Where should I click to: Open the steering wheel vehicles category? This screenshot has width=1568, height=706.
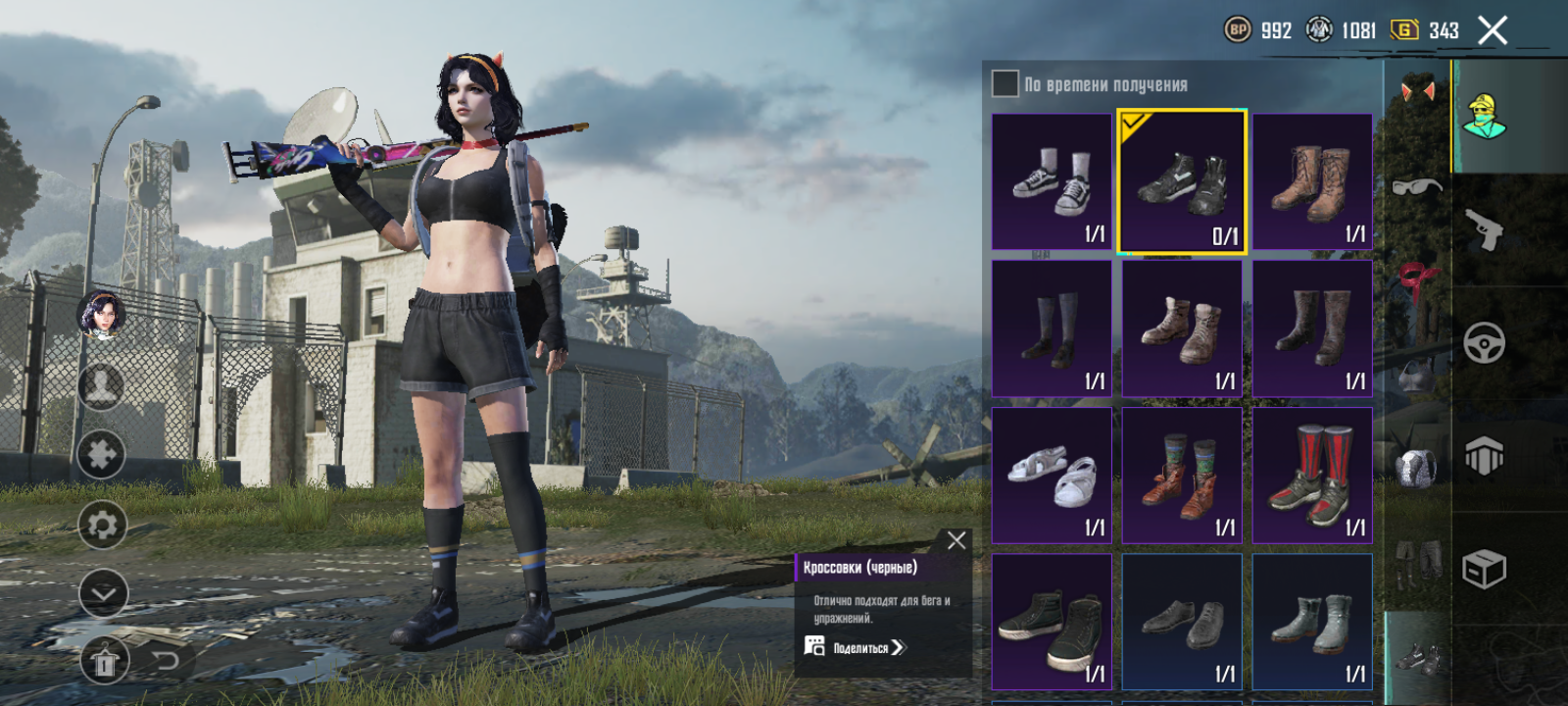[x=1485, y=343]
